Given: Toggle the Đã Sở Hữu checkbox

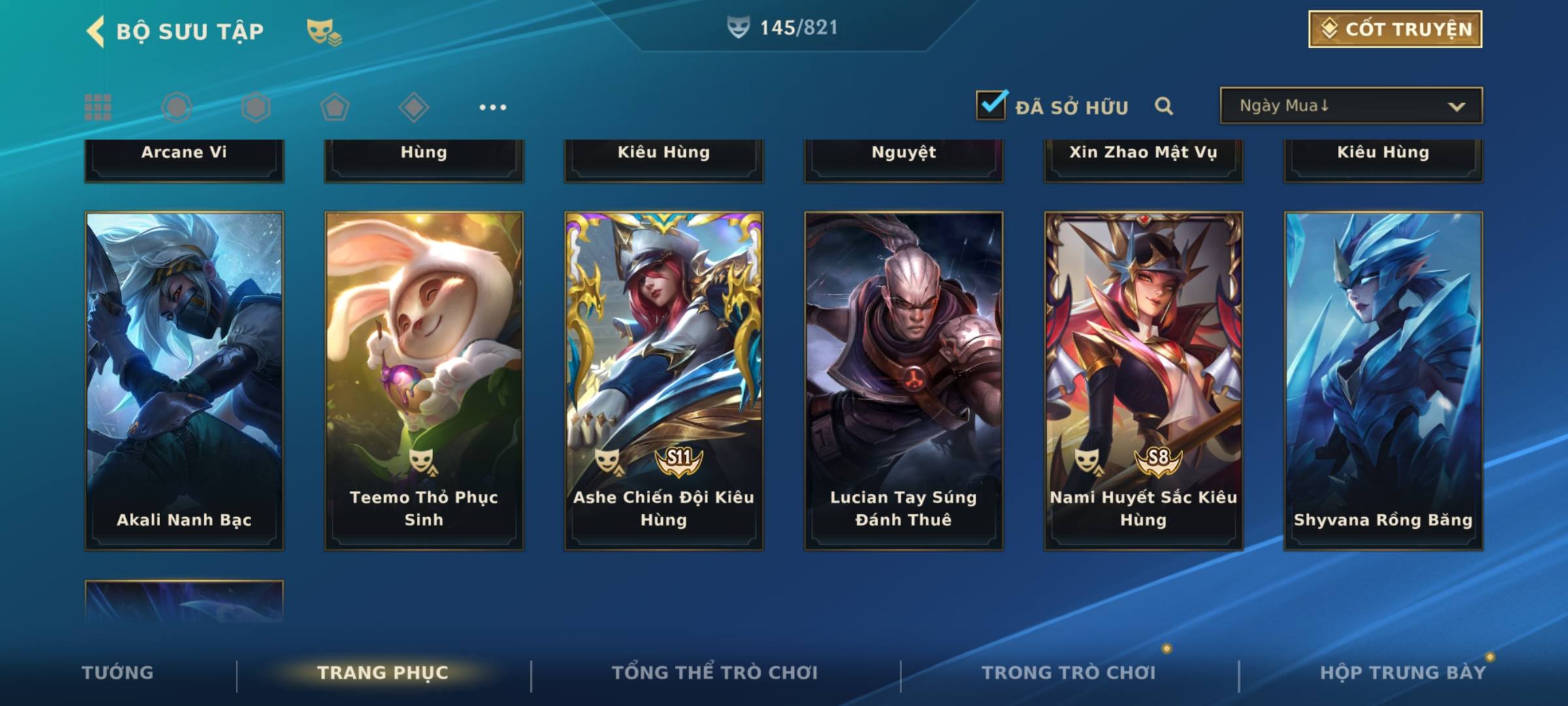Looking at the screenshot, I should (x=991, y=105).
